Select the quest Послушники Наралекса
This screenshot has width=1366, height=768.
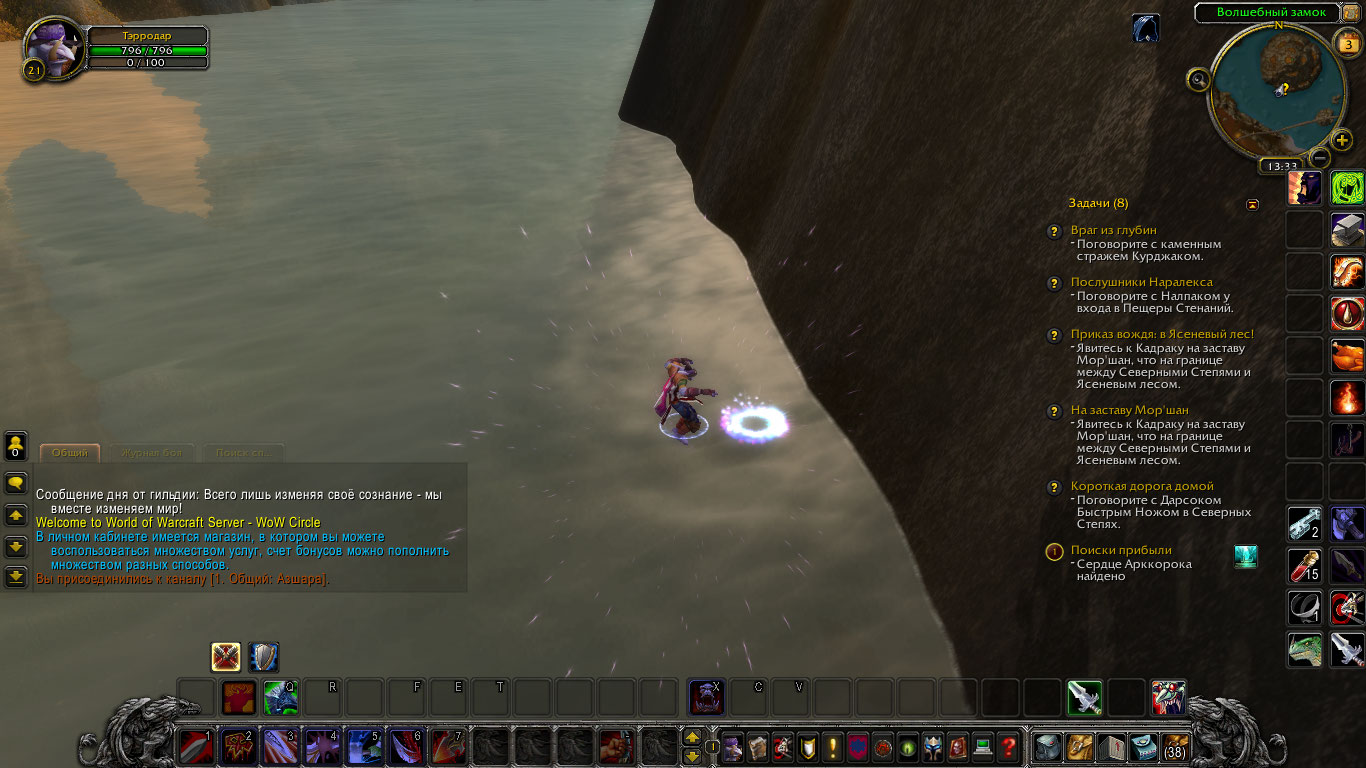pos(1141,282)
